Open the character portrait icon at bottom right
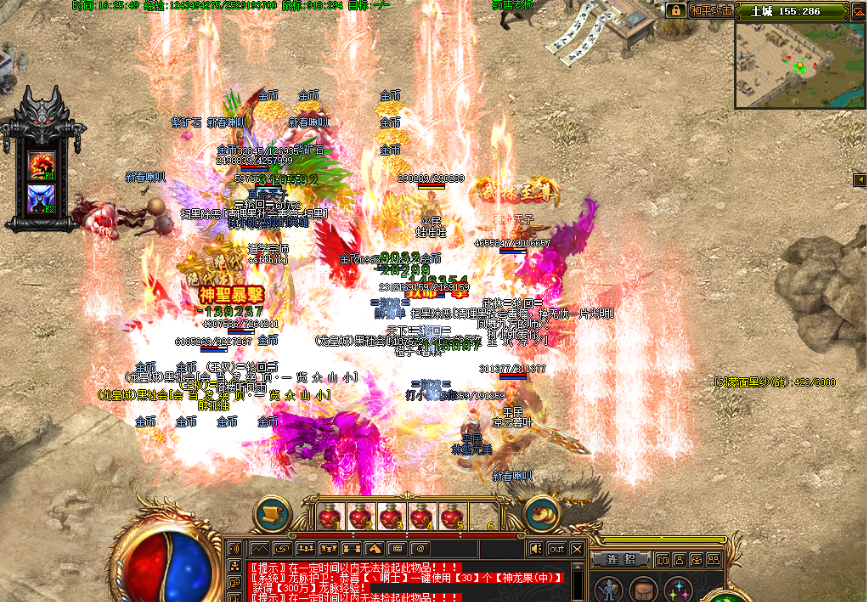 pyautogui.click(x=610, y=588)
